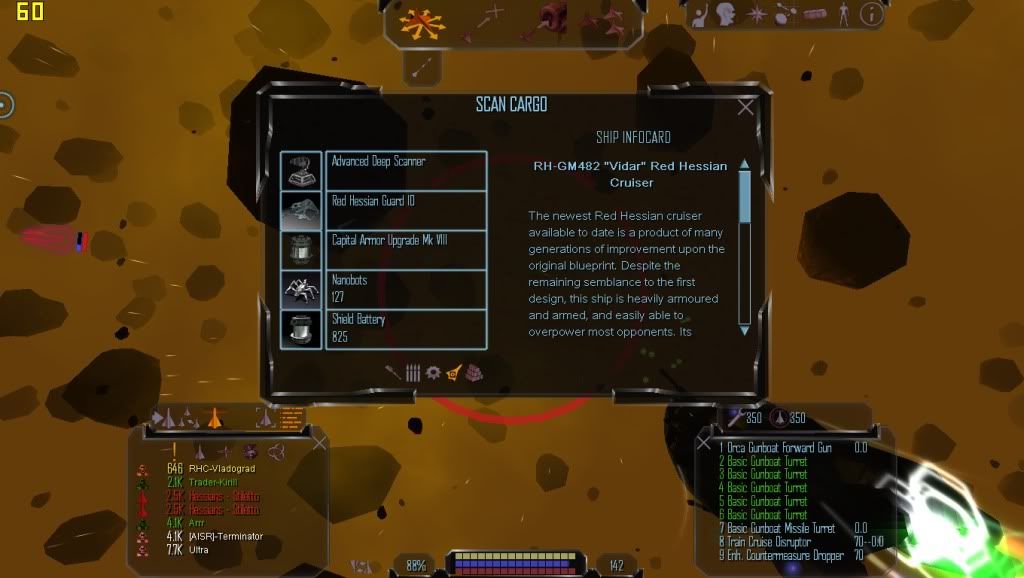The height and width of the screenshot is (578, 1024).
Task: Select the Nanobots cargo row
Action: pos(405,289)
